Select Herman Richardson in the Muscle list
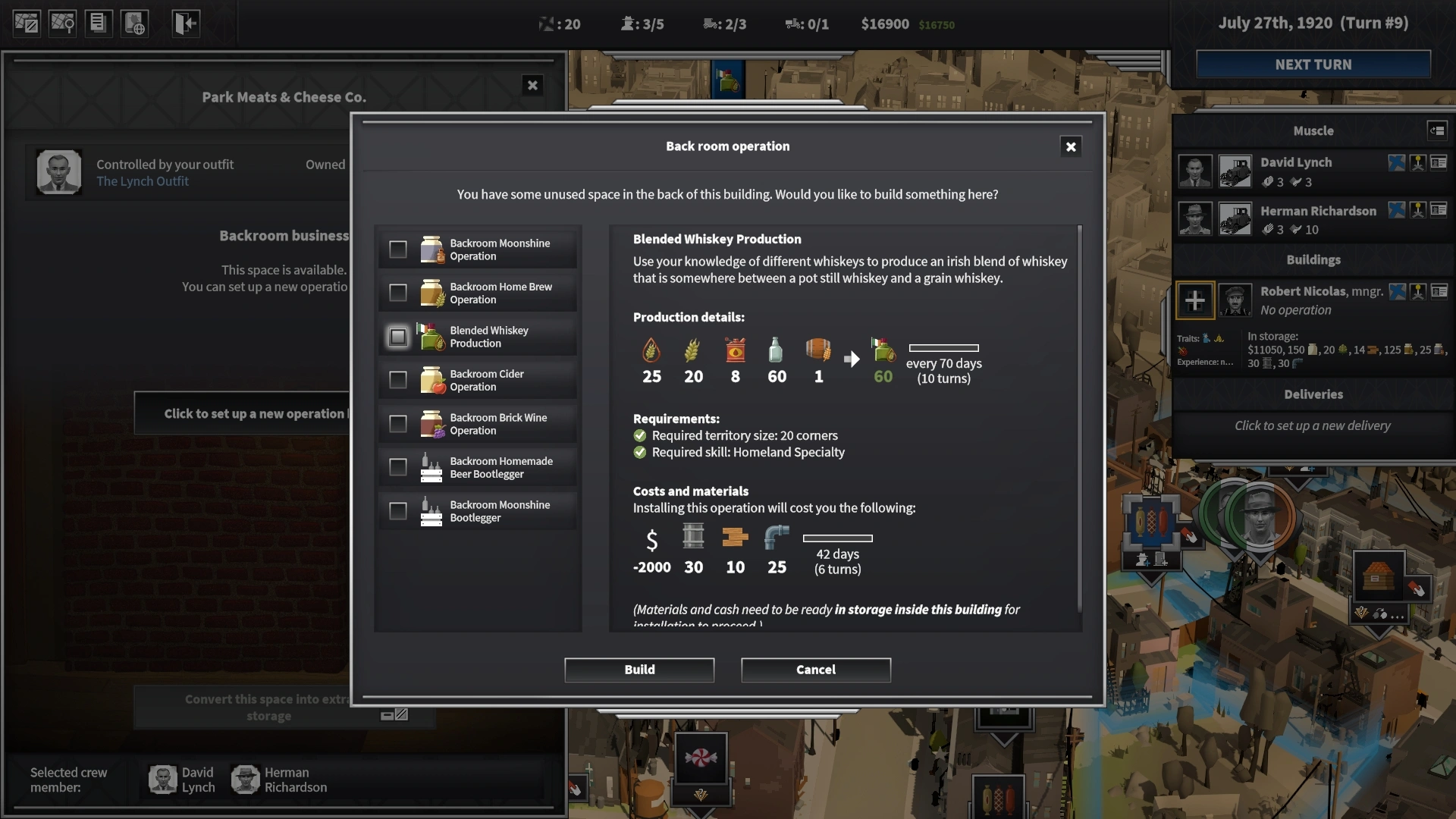1456x819 pixels. (x=1317, y=211)
